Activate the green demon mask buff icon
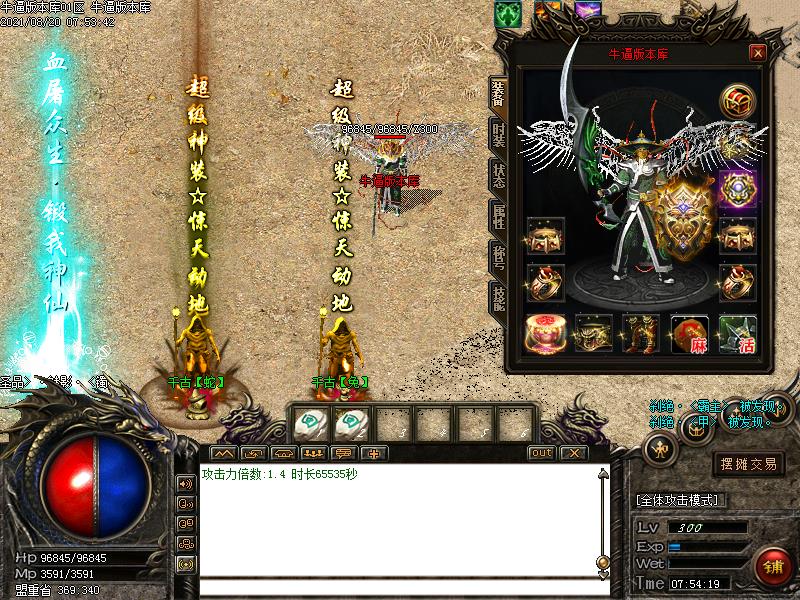 coord(507,13)
